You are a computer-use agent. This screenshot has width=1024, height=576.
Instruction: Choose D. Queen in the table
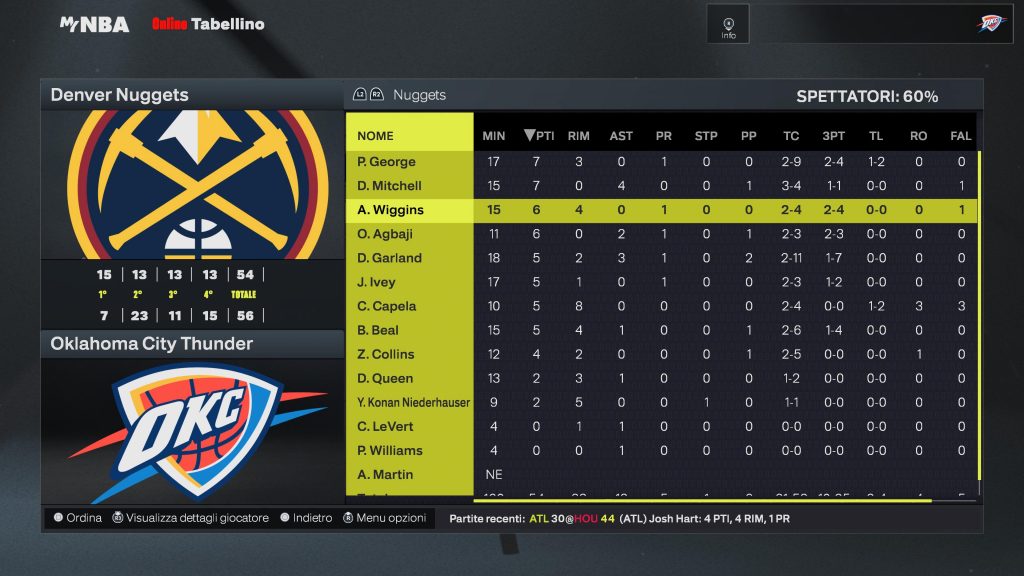click(x=384, y=378)
